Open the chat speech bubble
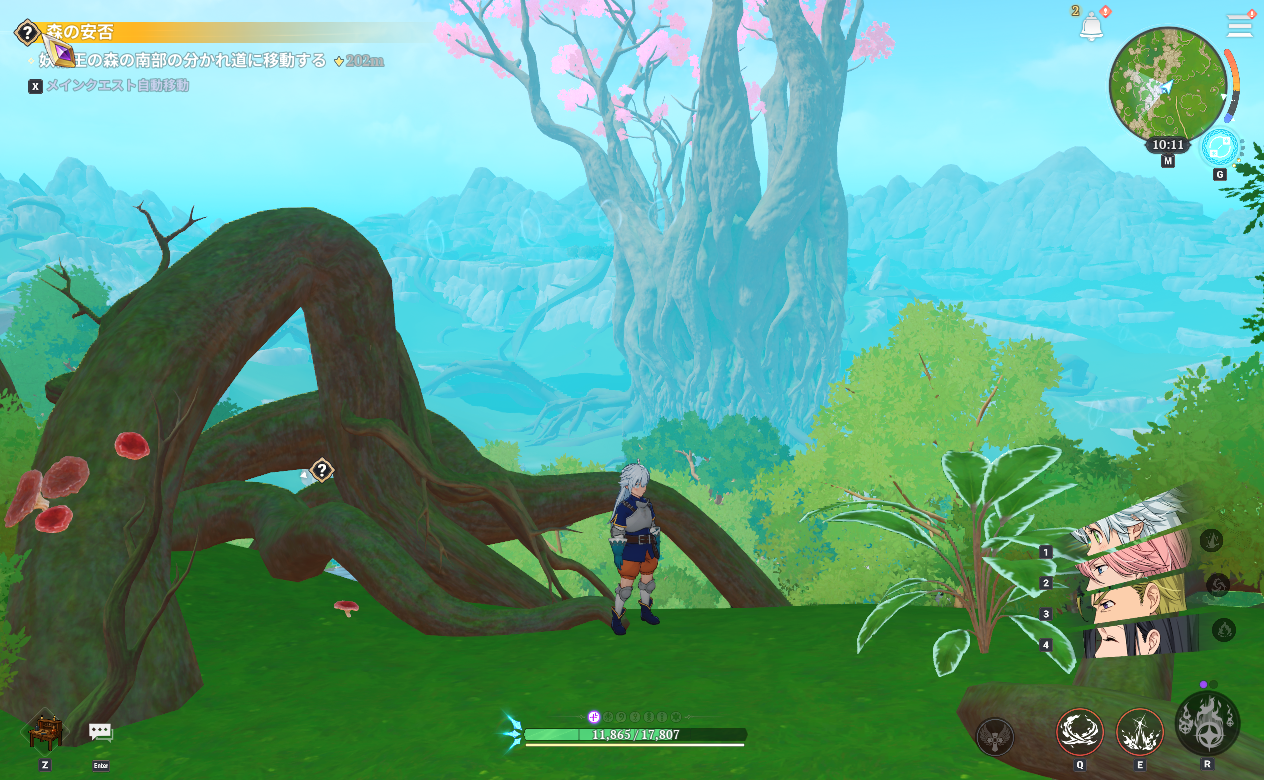 [100, 732]
